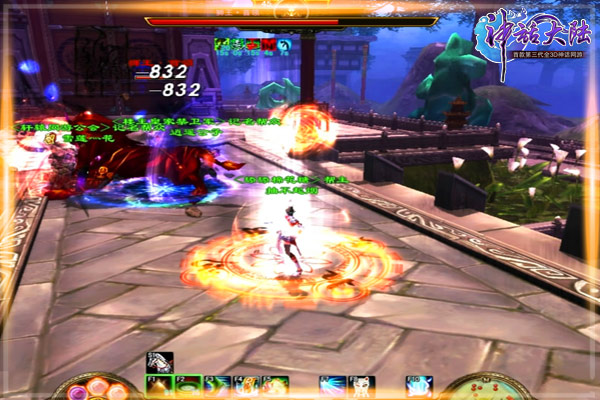Cast the F3 green slash skill
This screenshot has width=600, height=400.
click(217, 385)
